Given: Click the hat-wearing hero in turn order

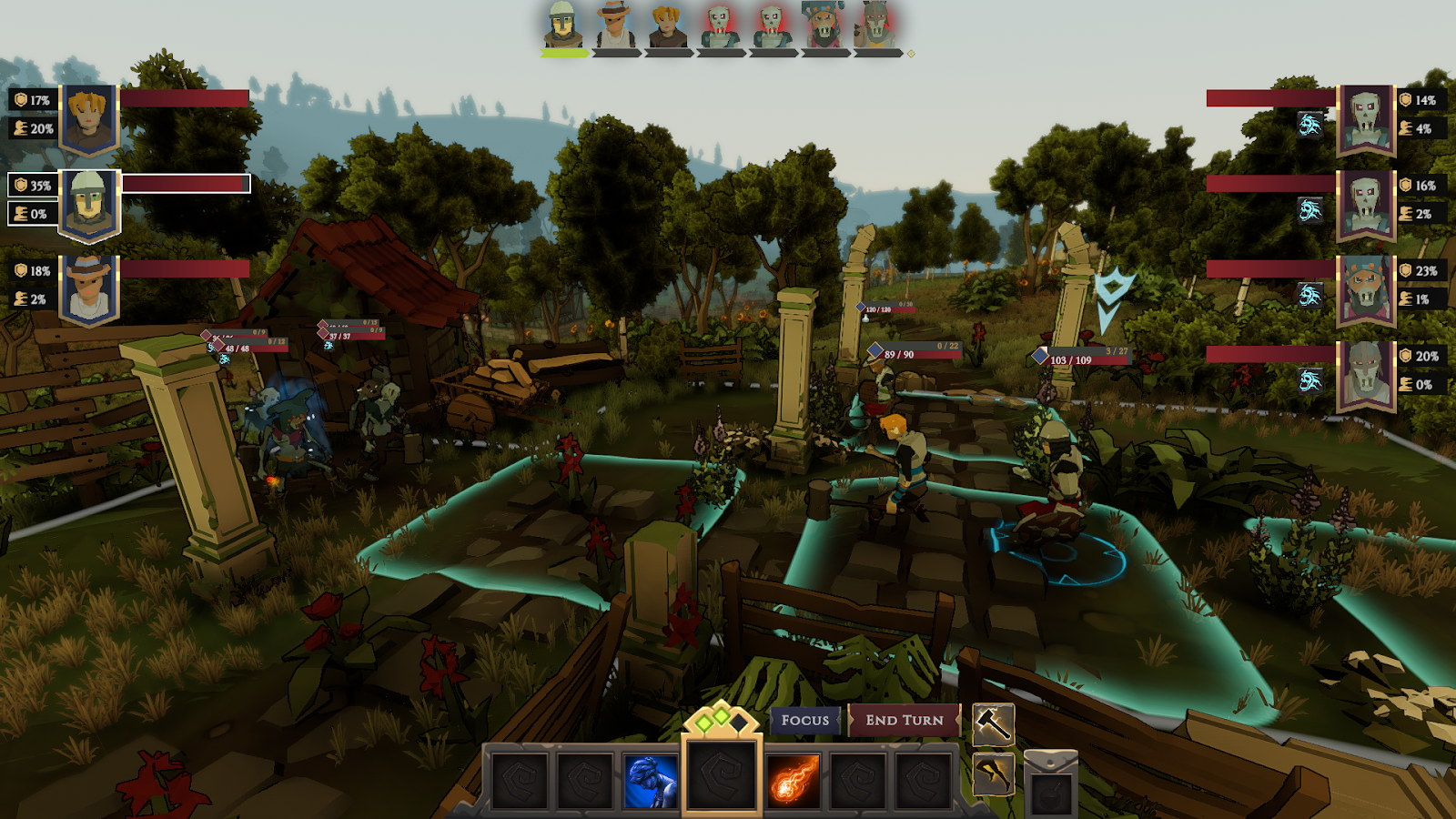Looking at the screenshot, I should (x=615, y=25).
